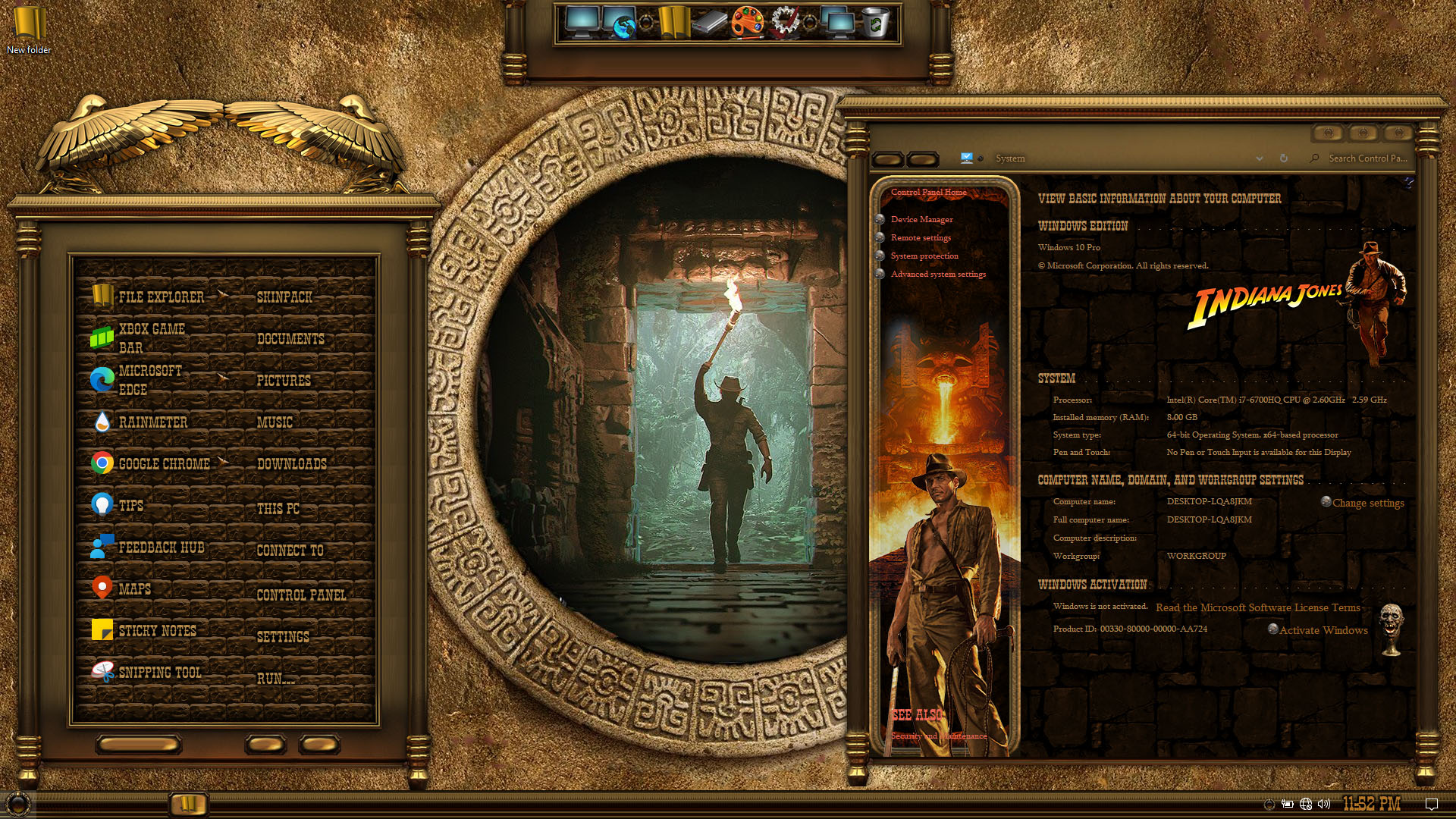
Task: Follow the Activate Windows link
Action: (1323, 630)
